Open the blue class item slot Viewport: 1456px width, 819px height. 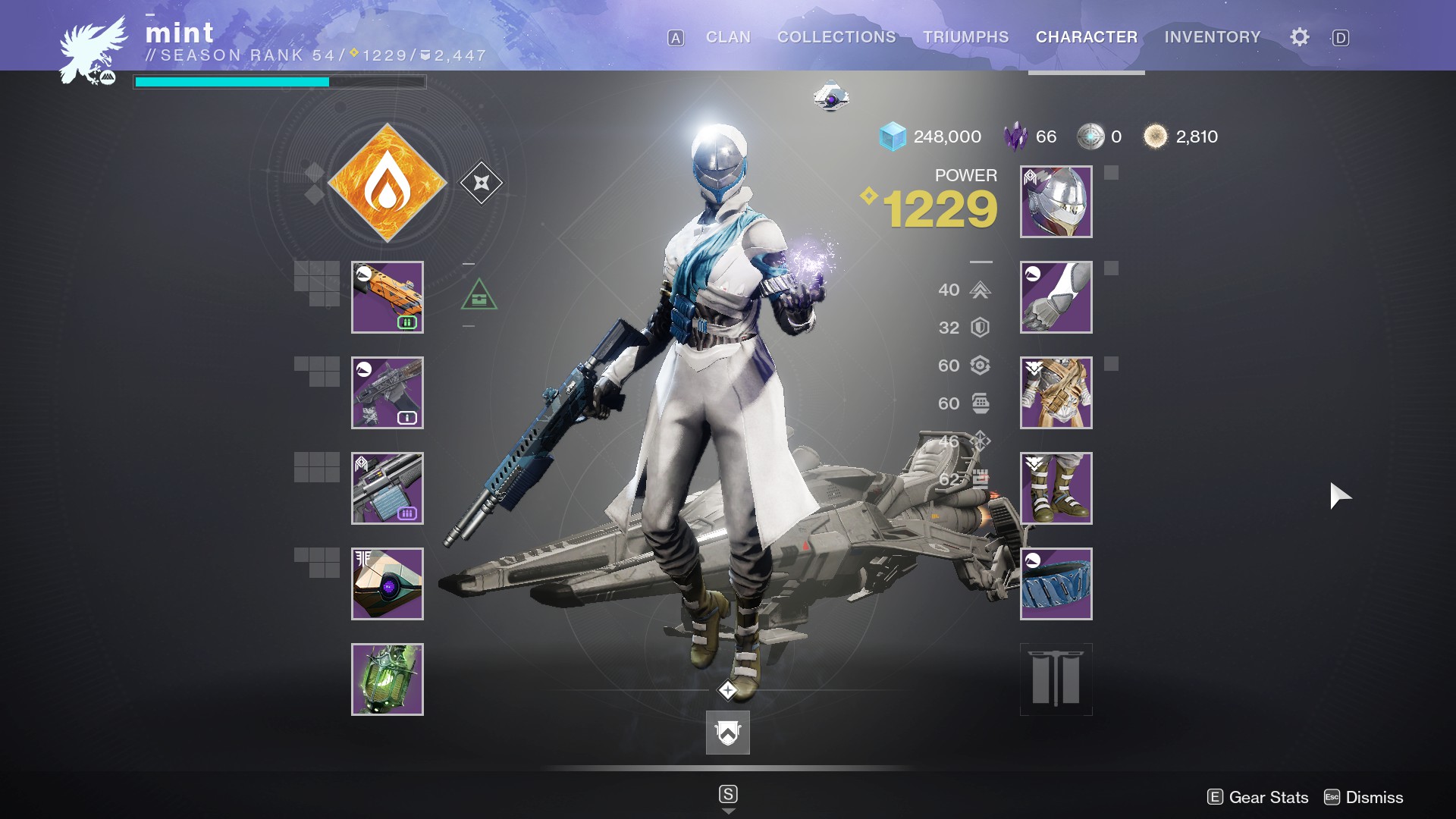pos(1056,584)
